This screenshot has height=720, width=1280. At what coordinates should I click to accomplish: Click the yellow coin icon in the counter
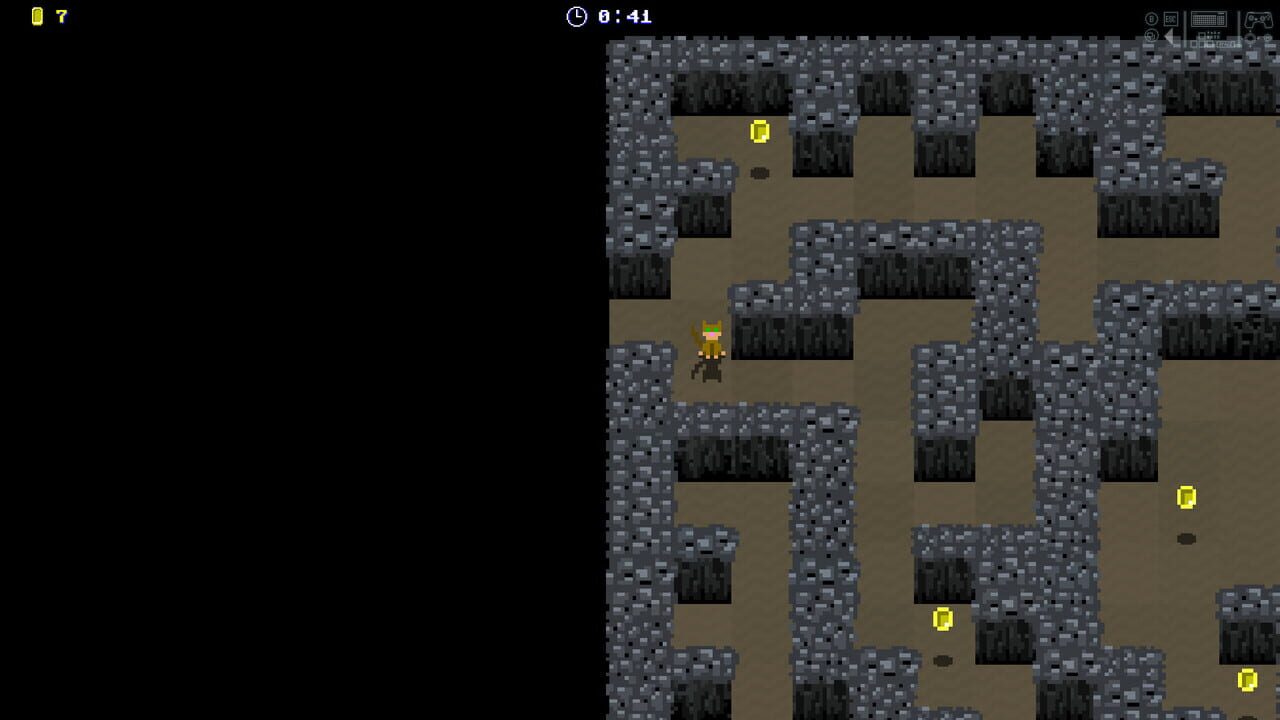click(37, 16)
